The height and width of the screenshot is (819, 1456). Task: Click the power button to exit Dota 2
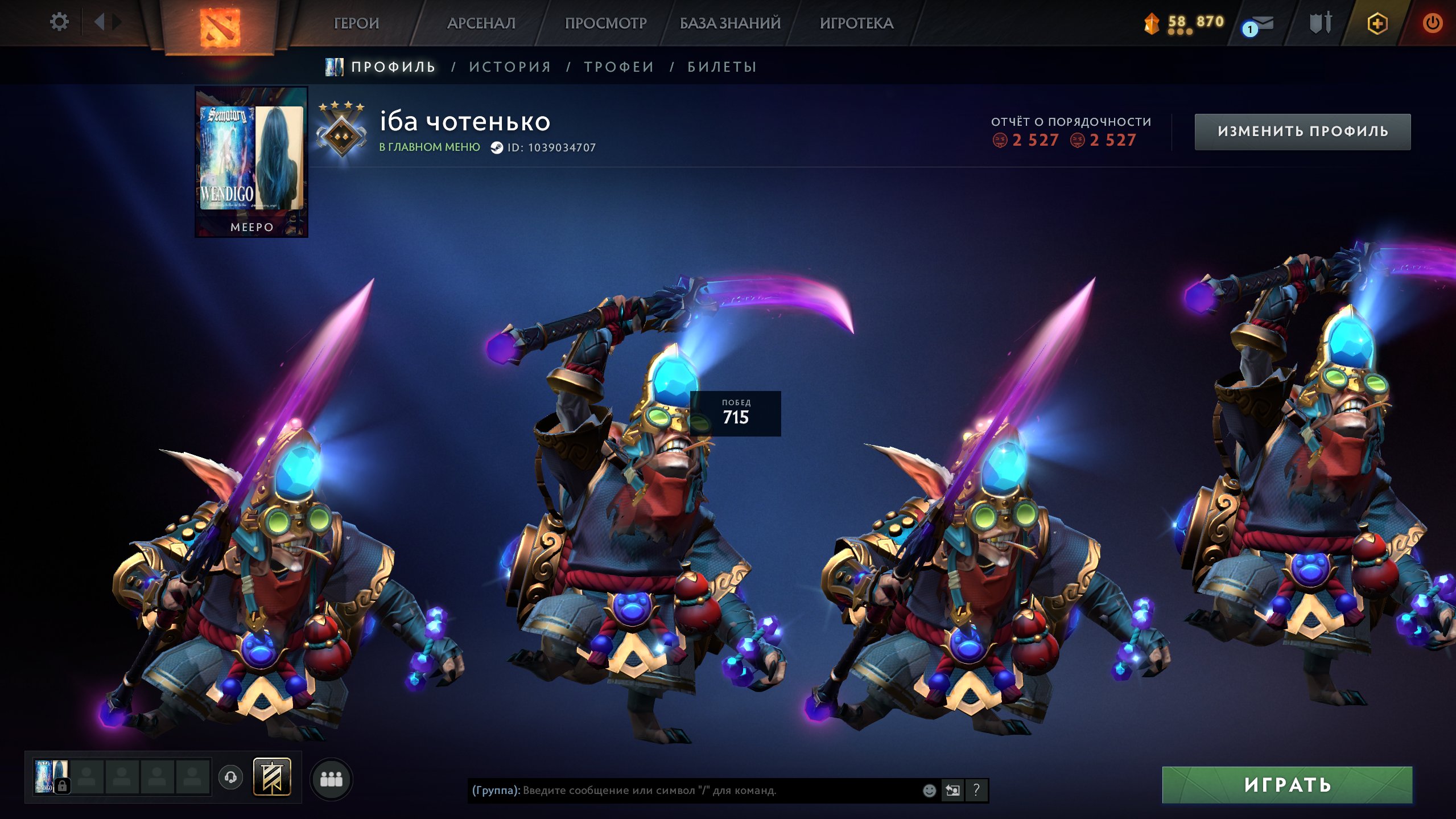tap(1433, 23)
